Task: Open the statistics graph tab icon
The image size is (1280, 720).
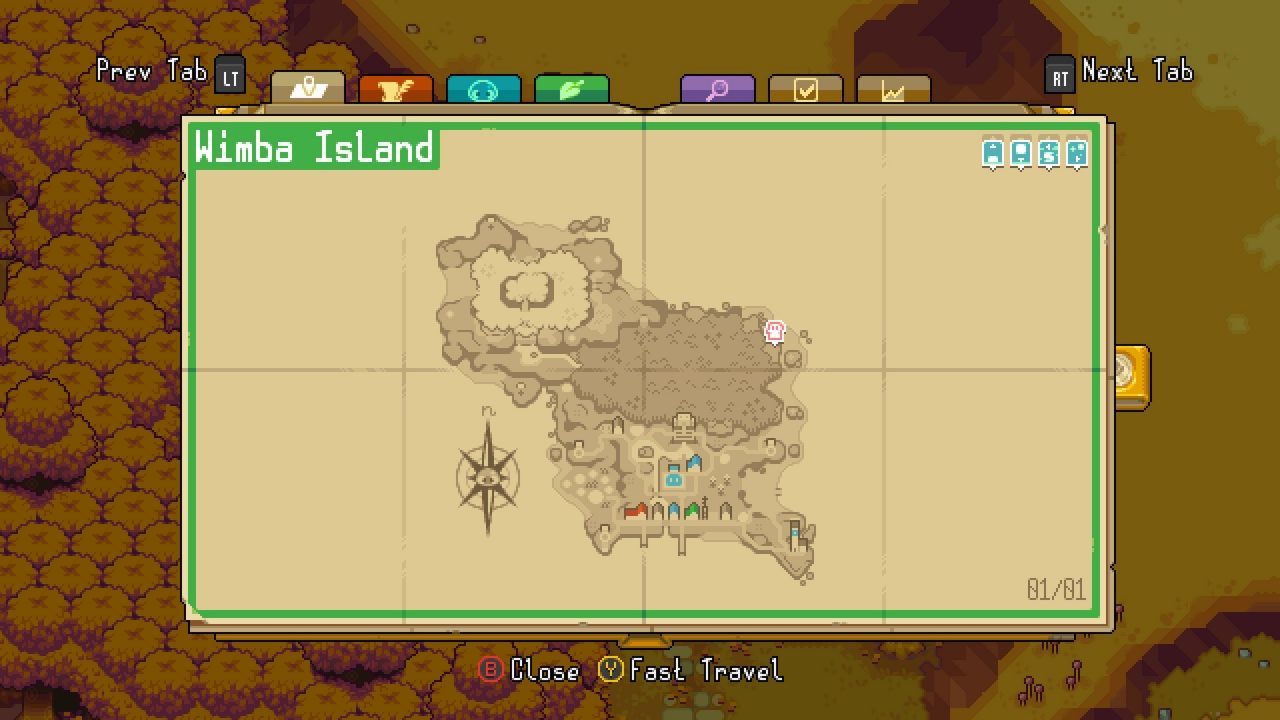Action: tap(893, 88)
